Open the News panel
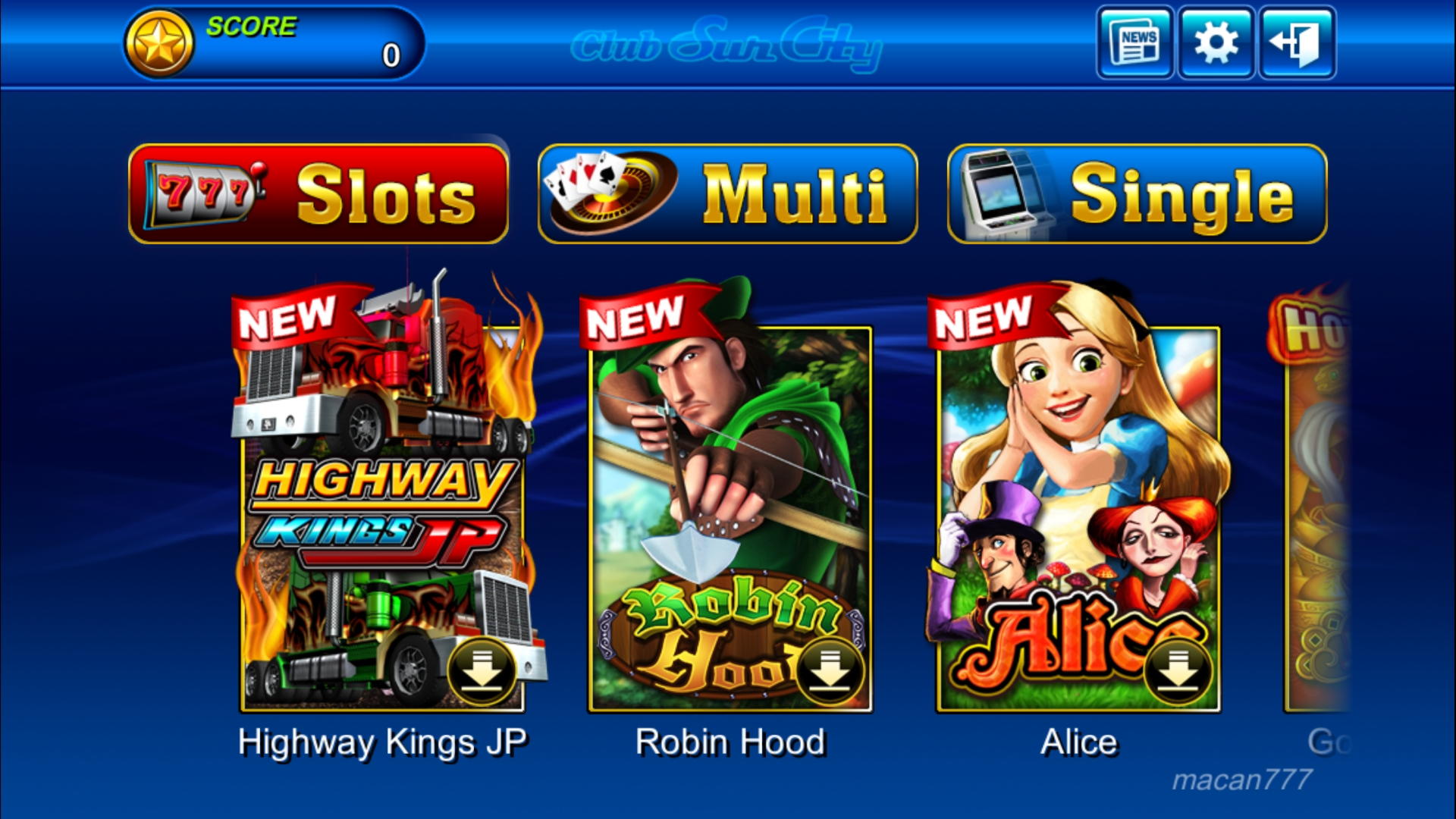 click(x=1134, y=42)
